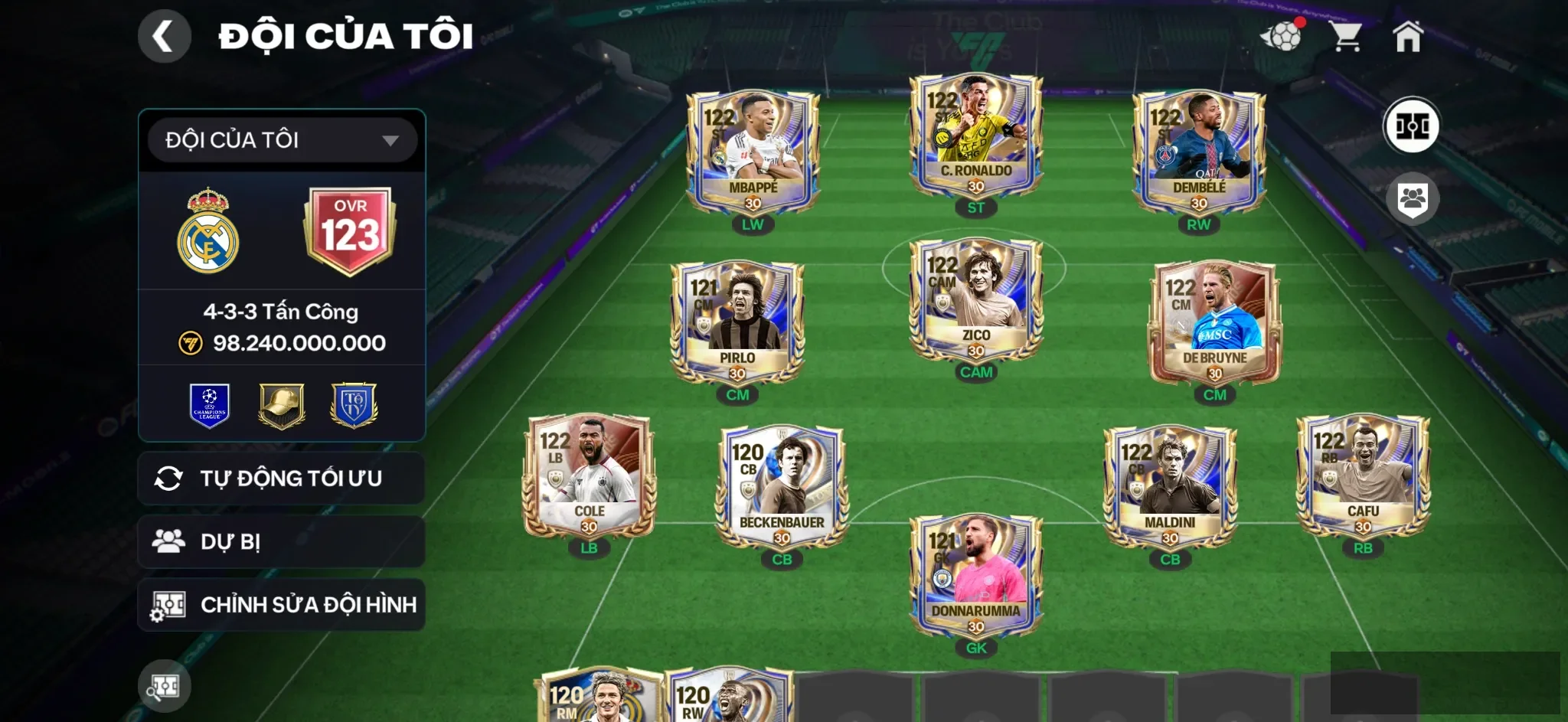Switch to the people shield icon view
The height and width of the screenshot is (722, 1568).
pos(1412,200)
